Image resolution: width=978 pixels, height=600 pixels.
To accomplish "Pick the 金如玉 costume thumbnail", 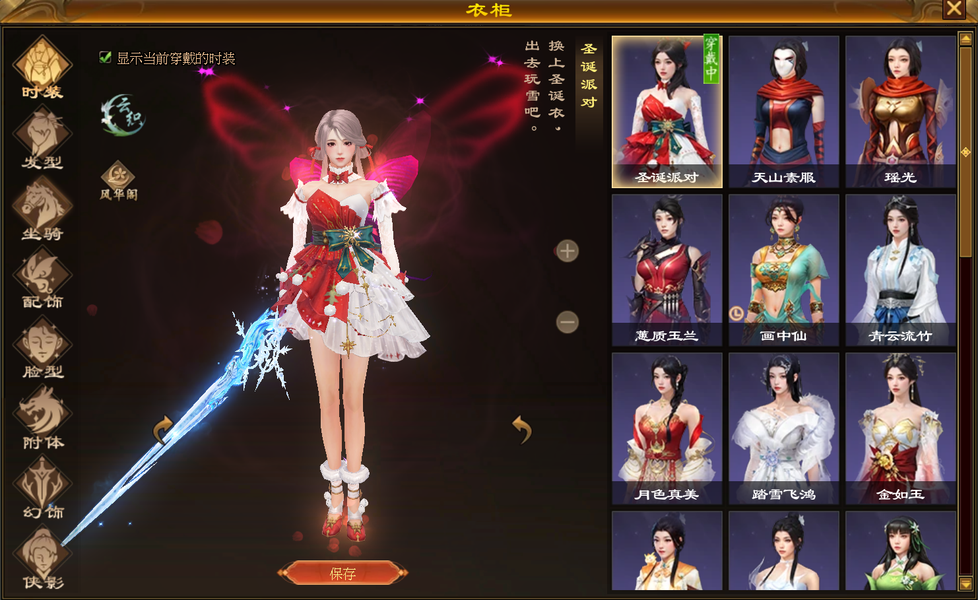I will tap(900, 428).
